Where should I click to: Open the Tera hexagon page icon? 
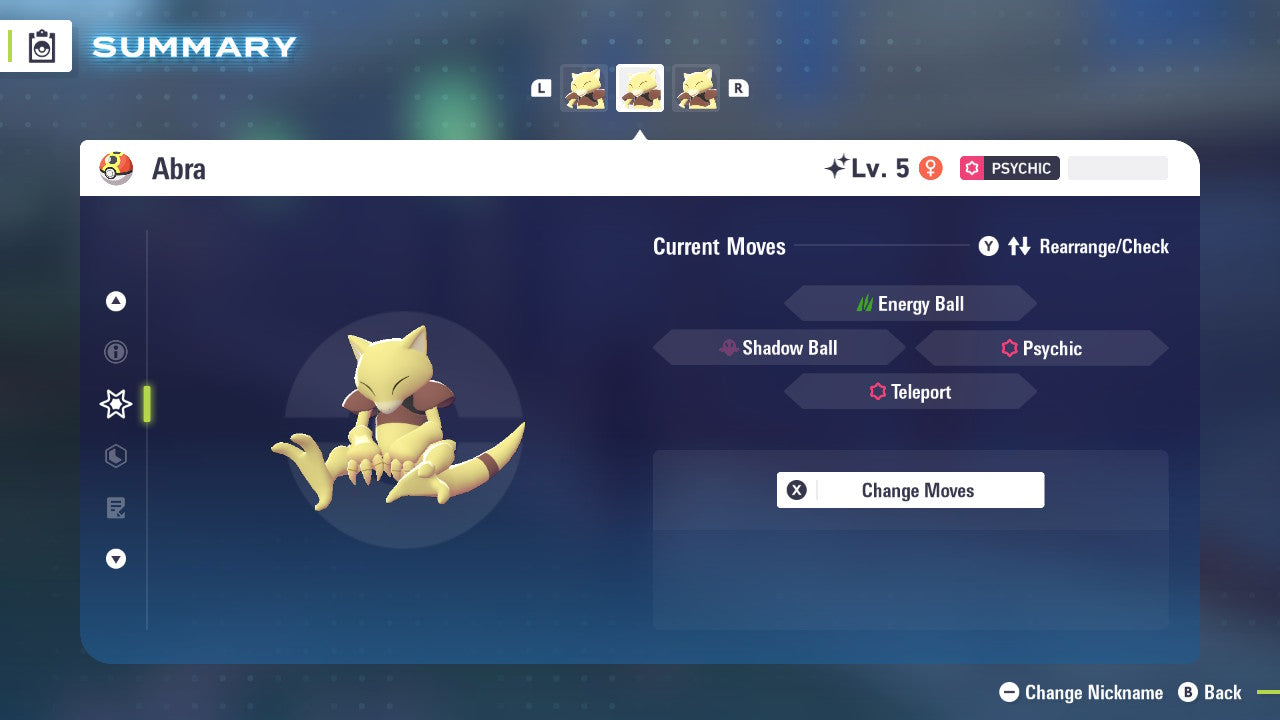pyautogui.click(x=116, y=456)
